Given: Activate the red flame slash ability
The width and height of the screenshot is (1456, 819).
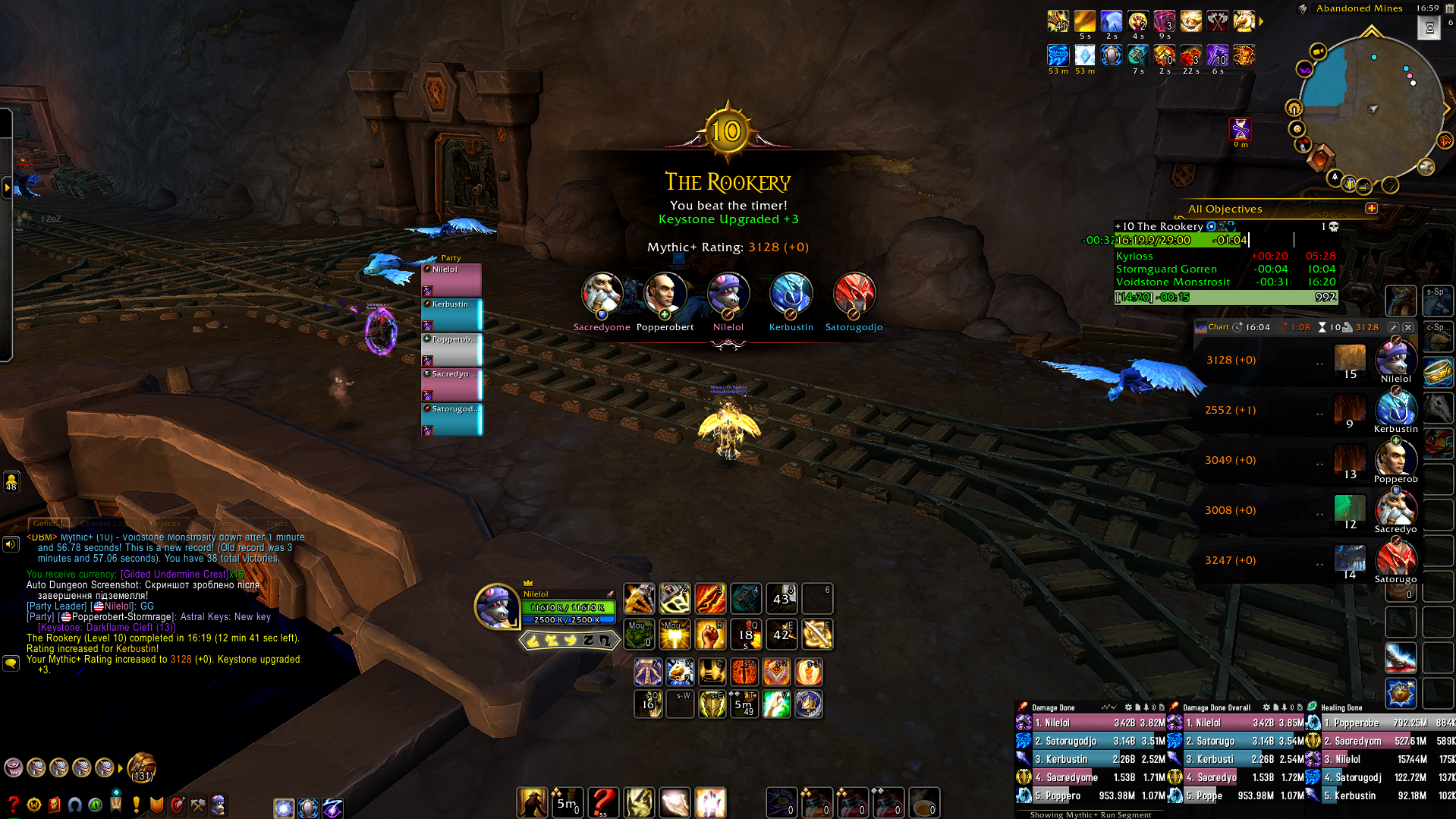Looking at the screenshot, I should pos(710,599).
